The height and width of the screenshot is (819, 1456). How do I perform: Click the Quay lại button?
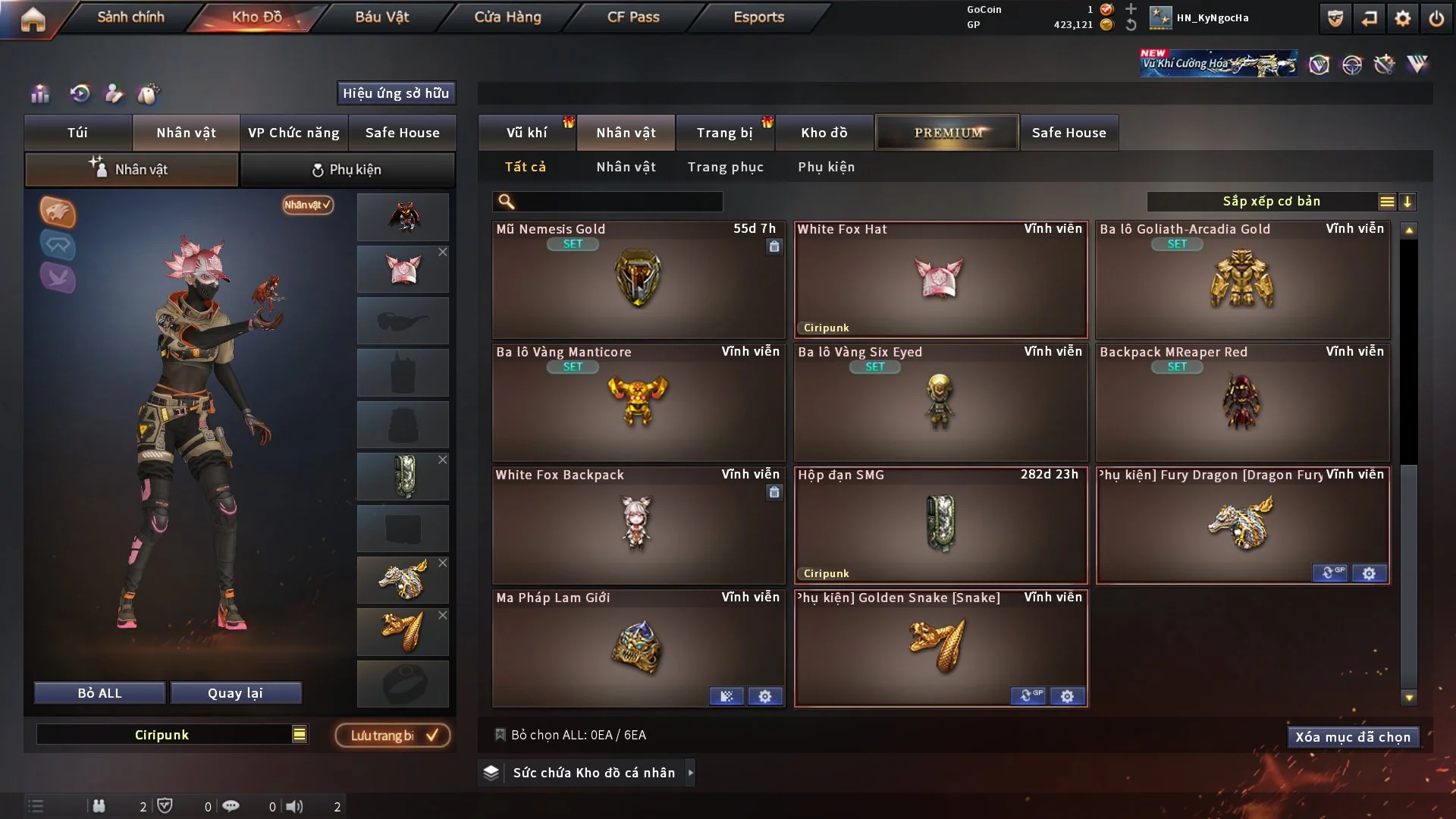[235, 693]
